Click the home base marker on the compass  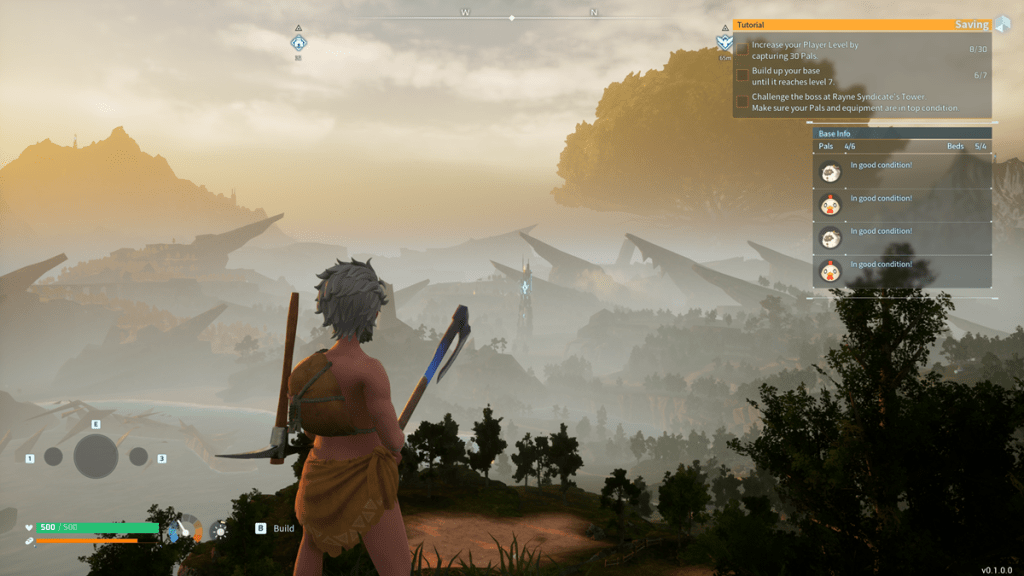(298, 43)
